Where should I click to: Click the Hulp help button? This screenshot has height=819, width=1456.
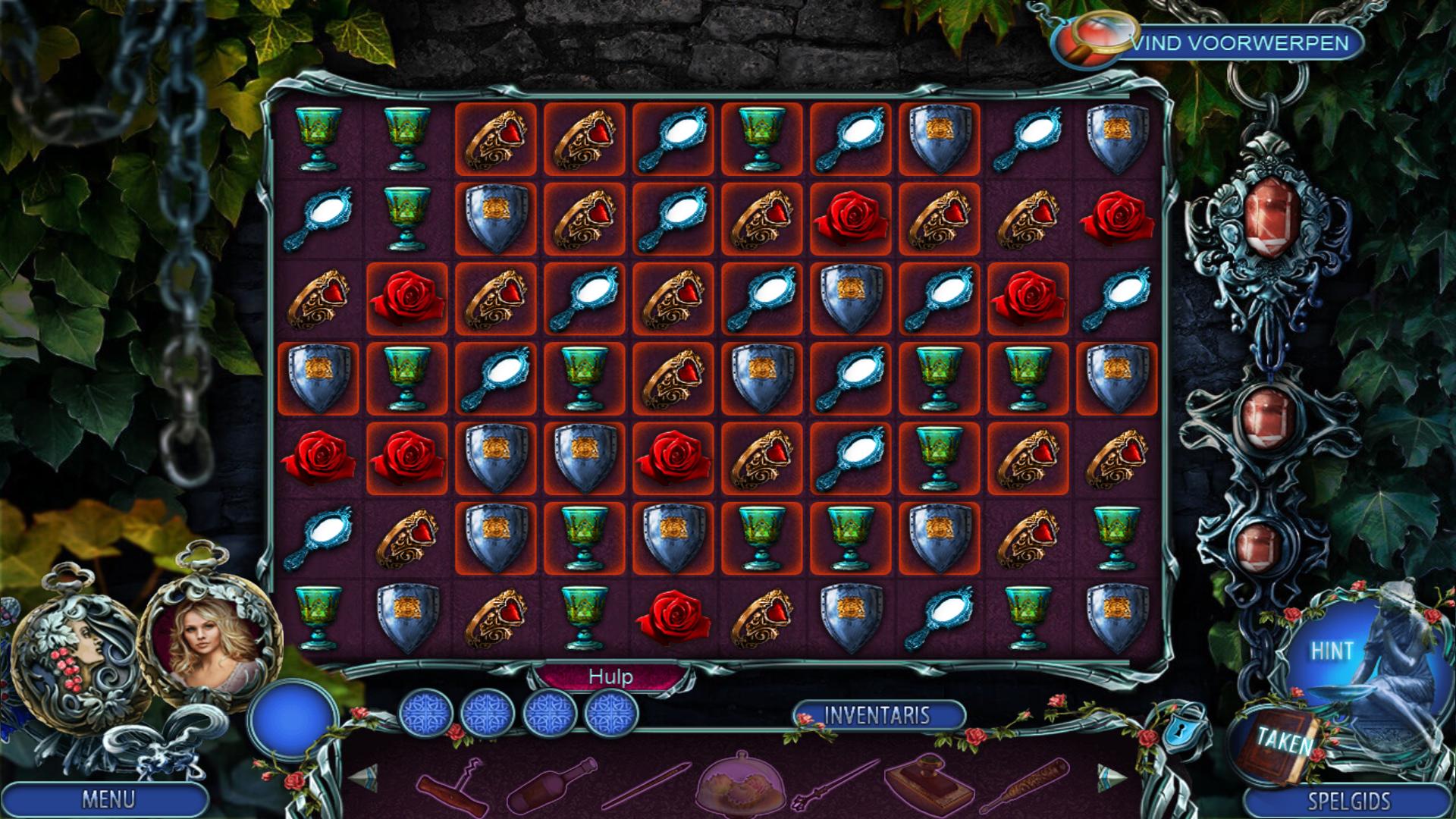tap(610, 676)
